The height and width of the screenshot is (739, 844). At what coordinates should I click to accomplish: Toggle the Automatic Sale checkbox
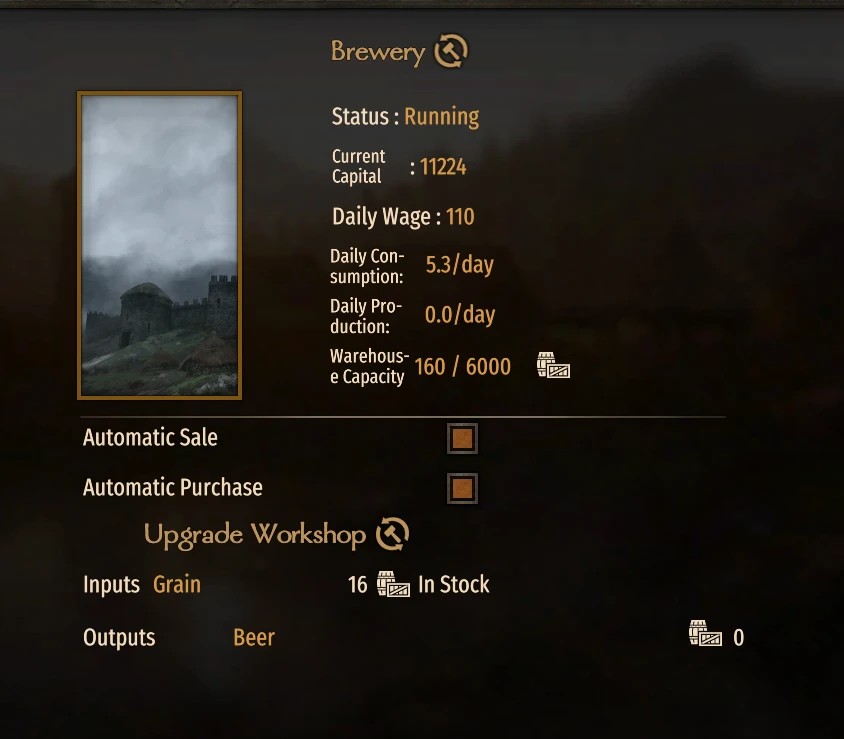point(462,438)
